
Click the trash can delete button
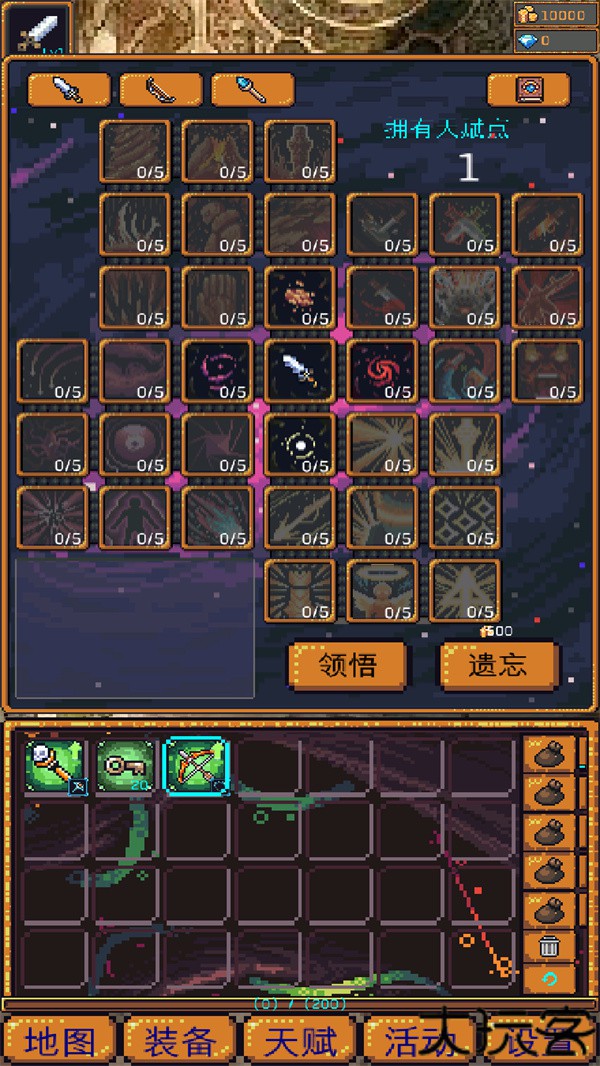549,945
